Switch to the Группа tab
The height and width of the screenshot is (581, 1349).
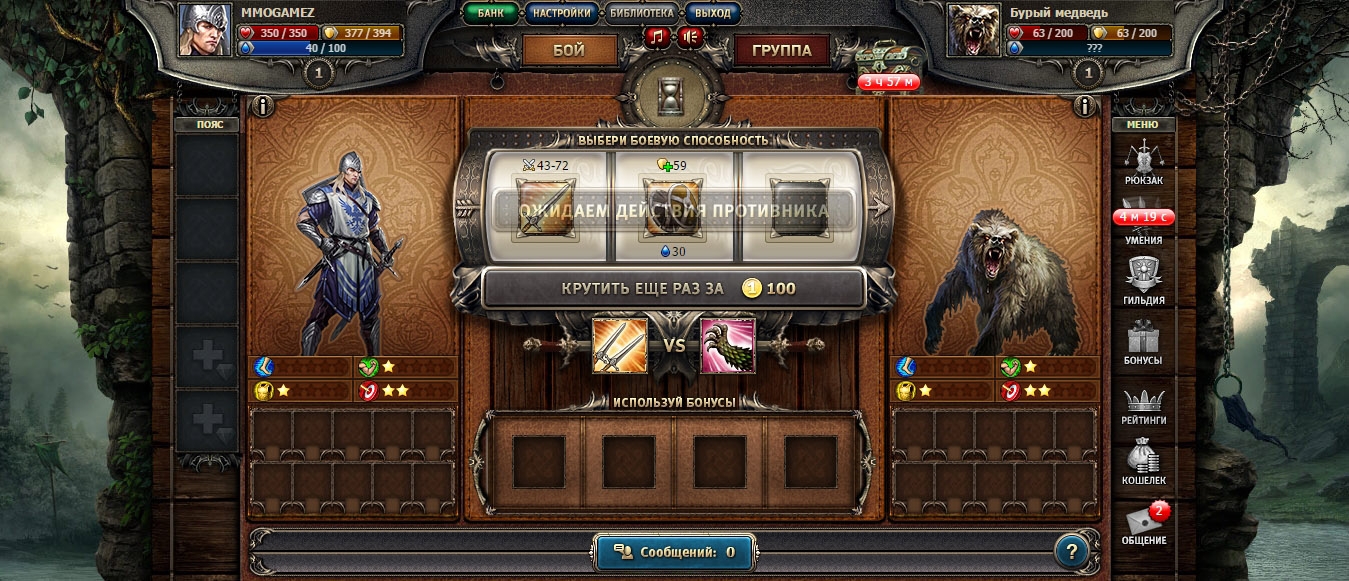click(781, 50)
